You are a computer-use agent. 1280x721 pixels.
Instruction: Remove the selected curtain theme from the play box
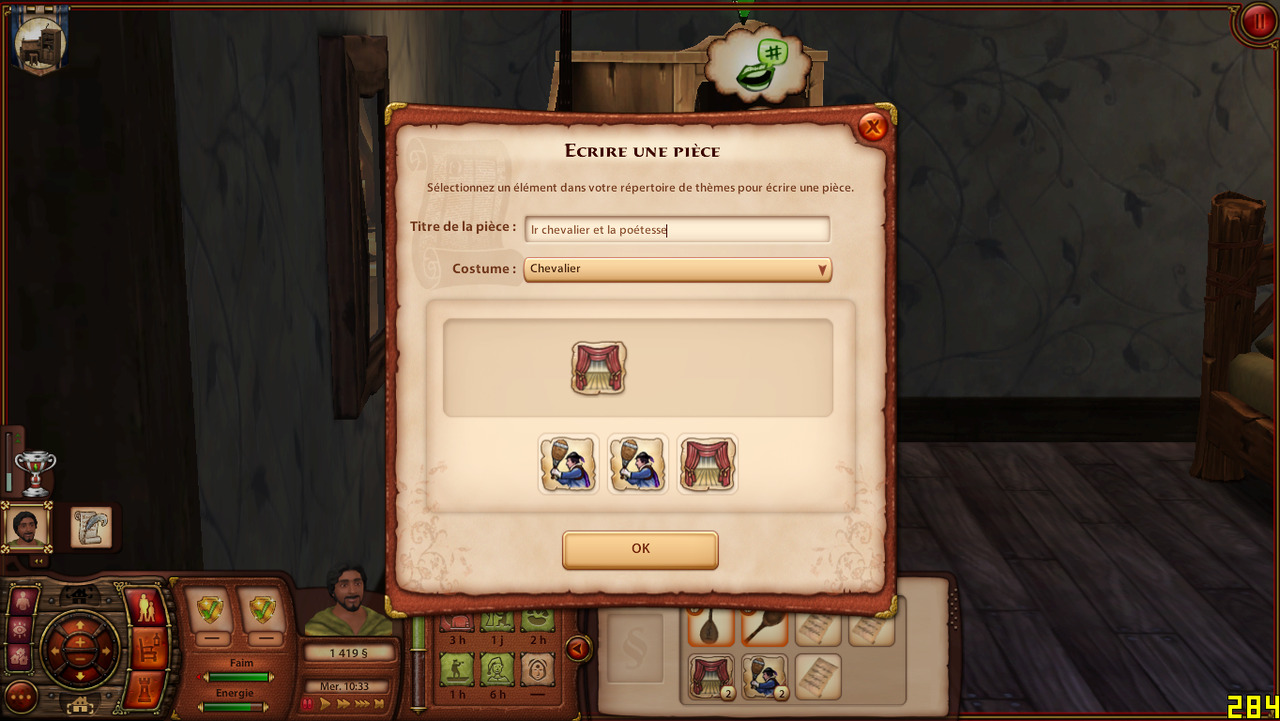[599, 368]
